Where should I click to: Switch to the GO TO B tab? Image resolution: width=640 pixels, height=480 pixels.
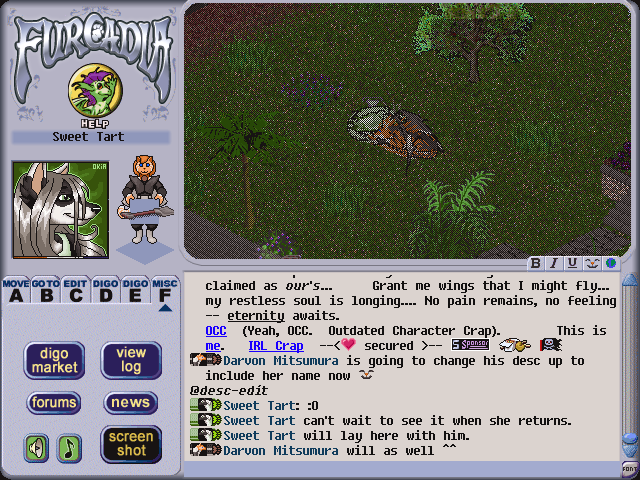point(45,290)
